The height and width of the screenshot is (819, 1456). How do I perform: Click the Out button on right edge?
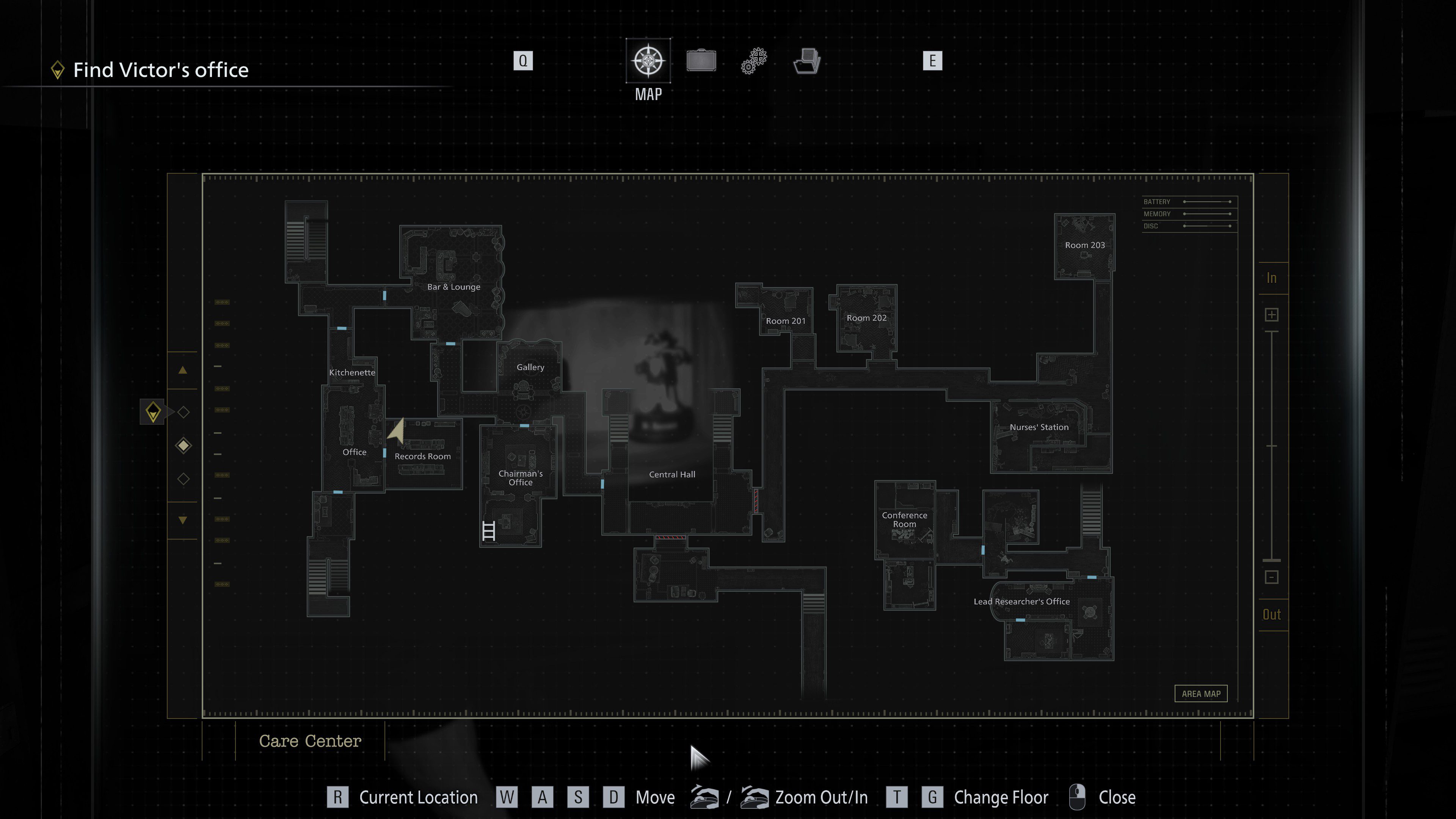(1272, 614)
